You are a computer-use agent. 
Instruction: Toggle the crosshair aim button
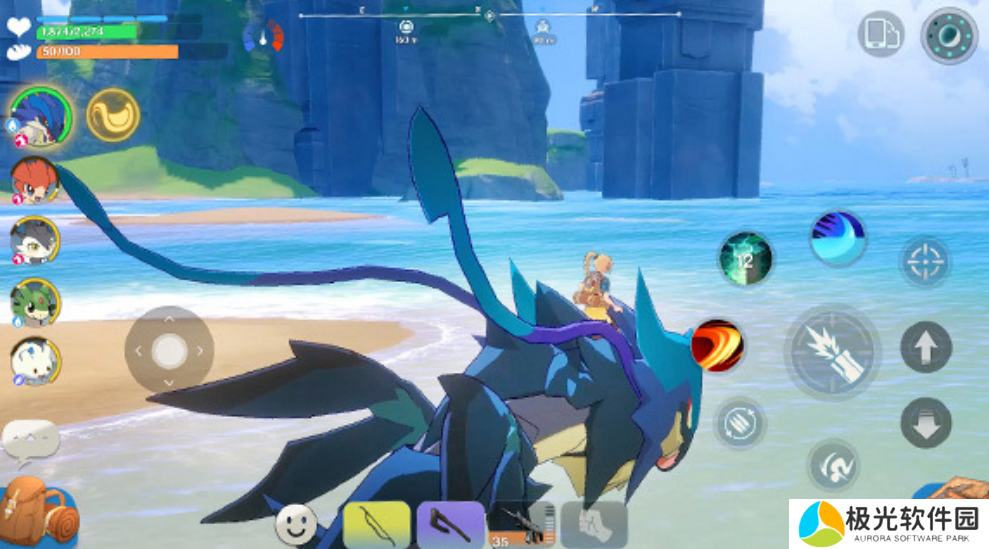[x=925, y=262]
